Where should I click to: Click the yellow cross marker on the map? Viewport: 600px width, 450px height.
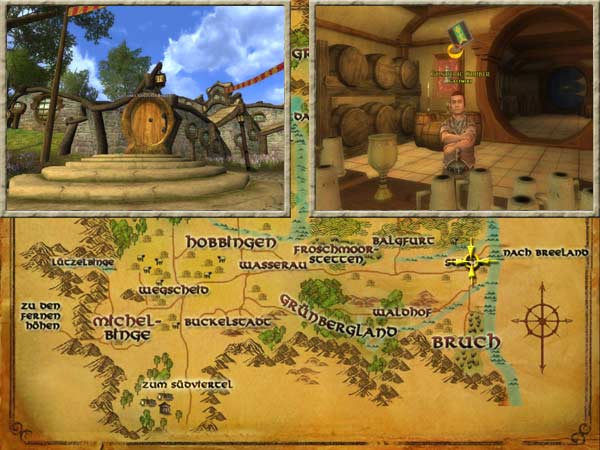click(x=472, y=263)
